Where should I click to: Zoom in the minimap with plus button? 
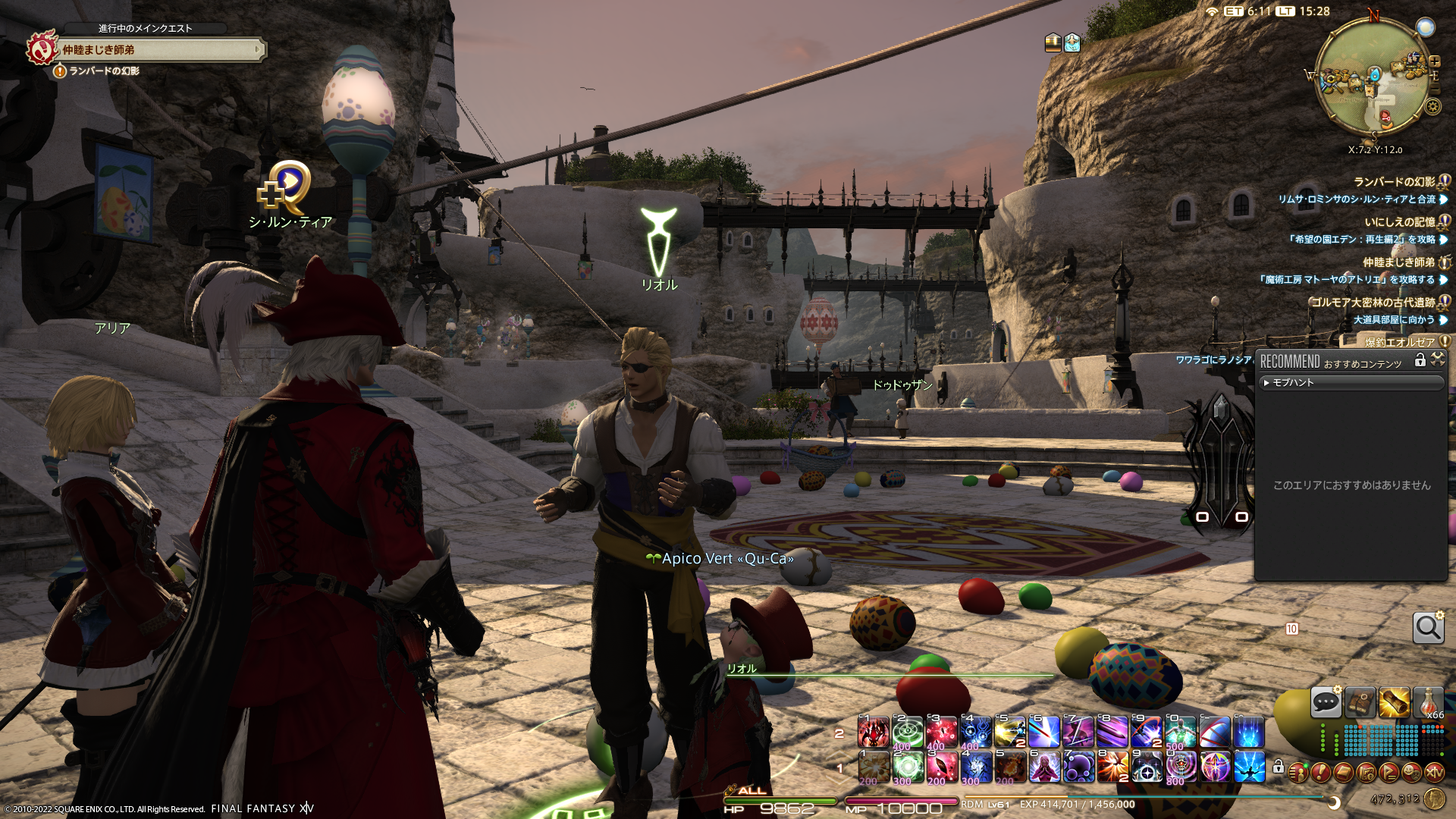coord(1434,62)
